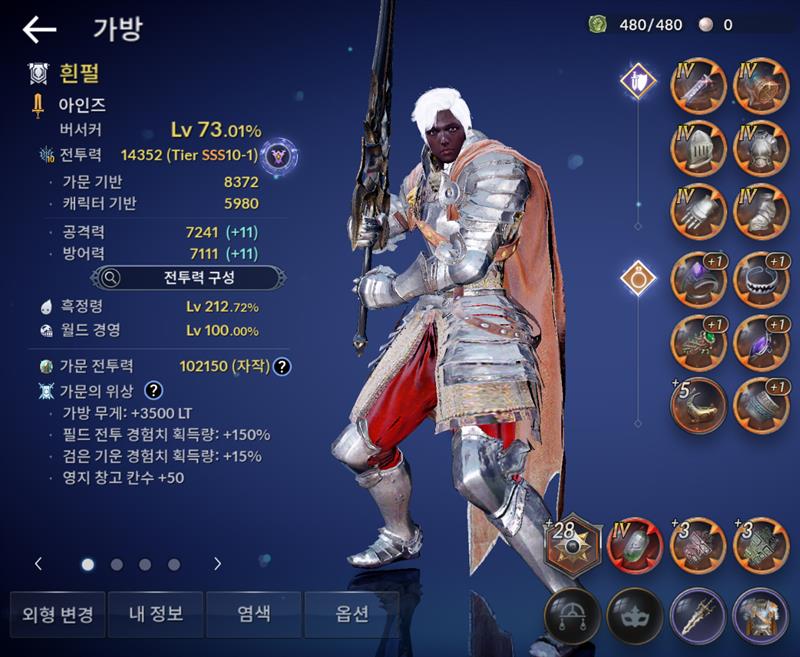800x657 pixels.
Task: Select the +28 star relic slot
Action: coord(574,545)
